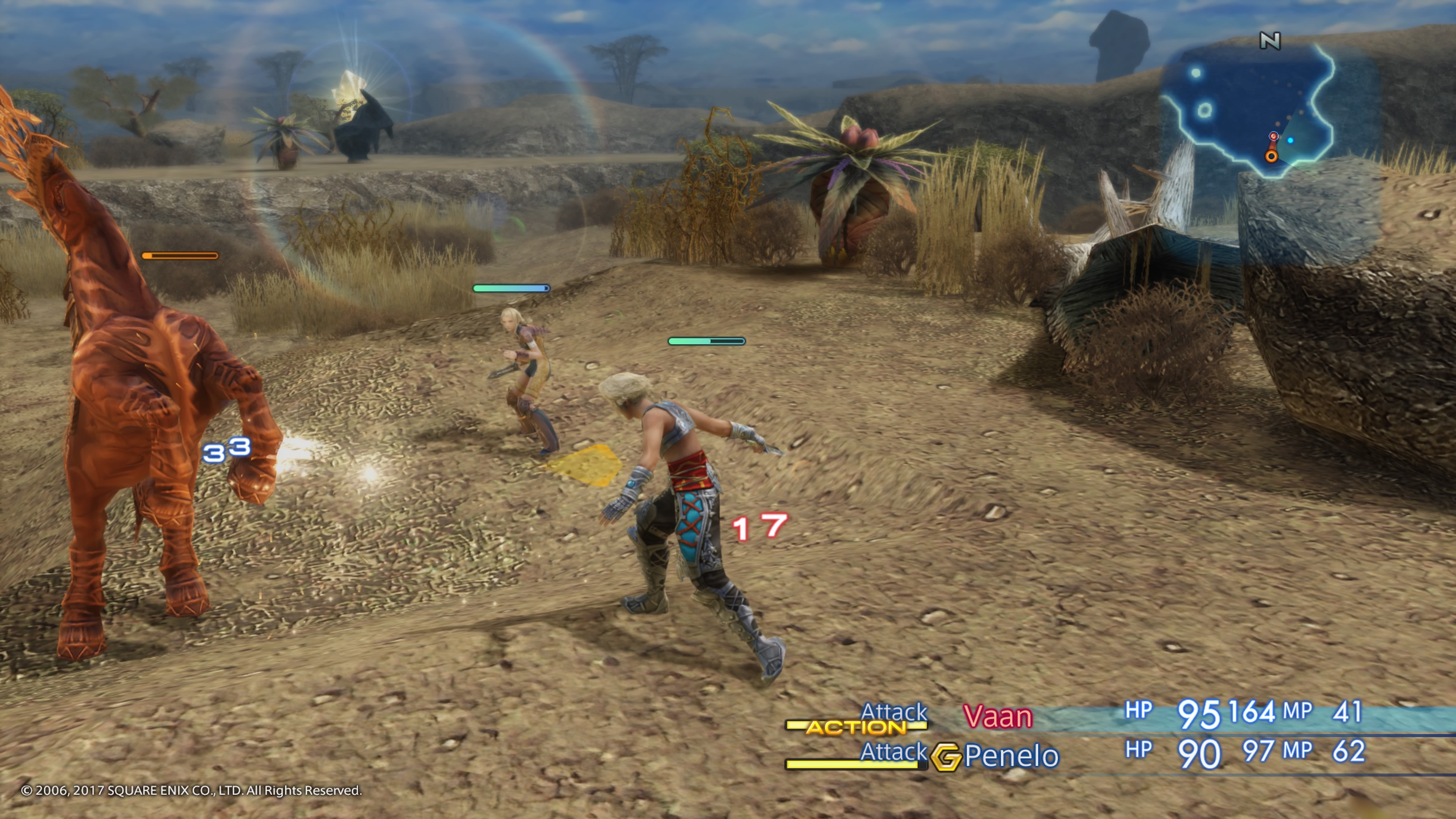Click the north compass marker above minimap
This screenshot has width=1456, height=819.
(1269, 41)
